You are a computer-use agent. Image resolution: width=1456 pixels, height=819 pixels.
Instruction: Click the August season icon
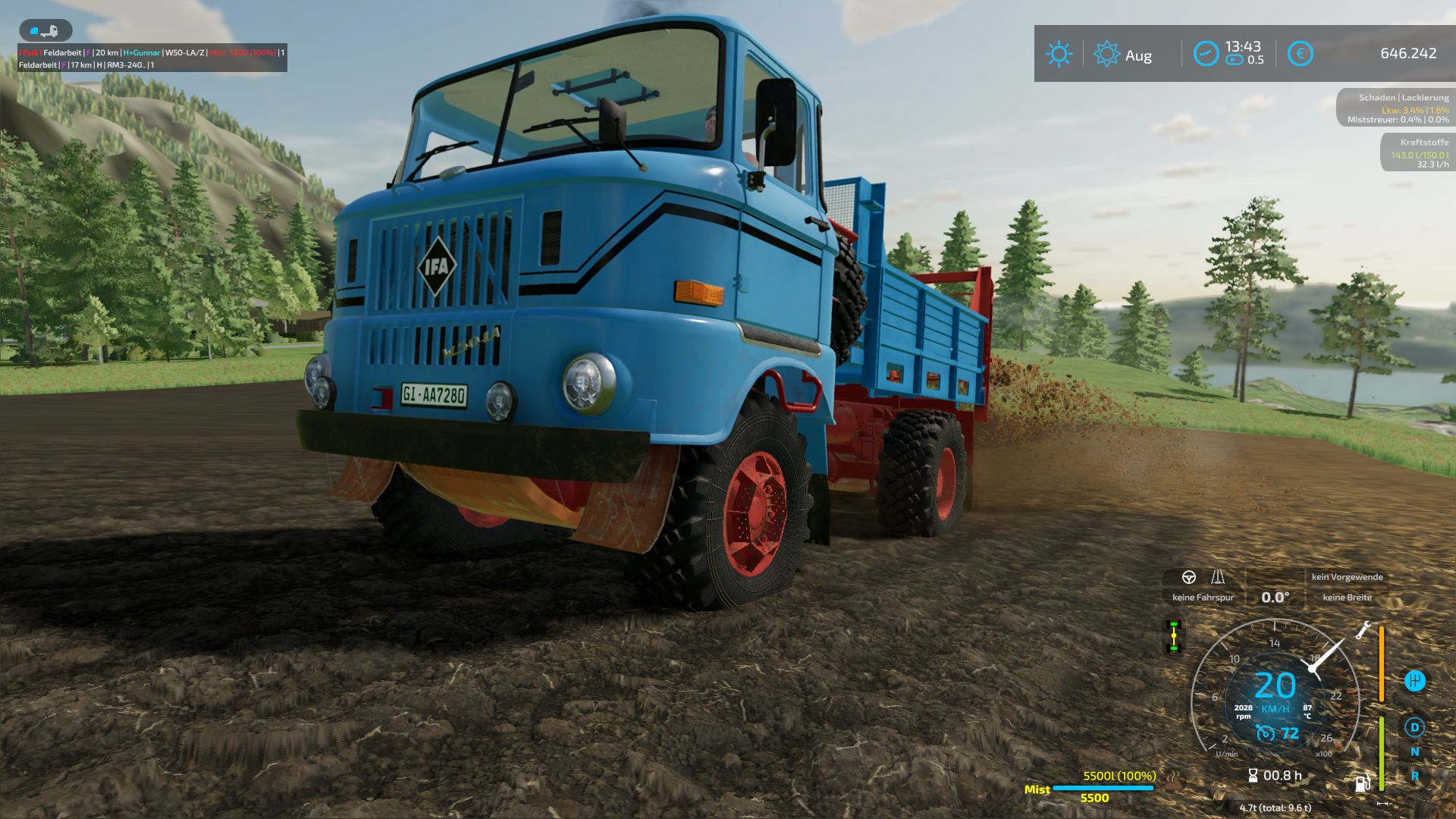(x=1106, y=54)
